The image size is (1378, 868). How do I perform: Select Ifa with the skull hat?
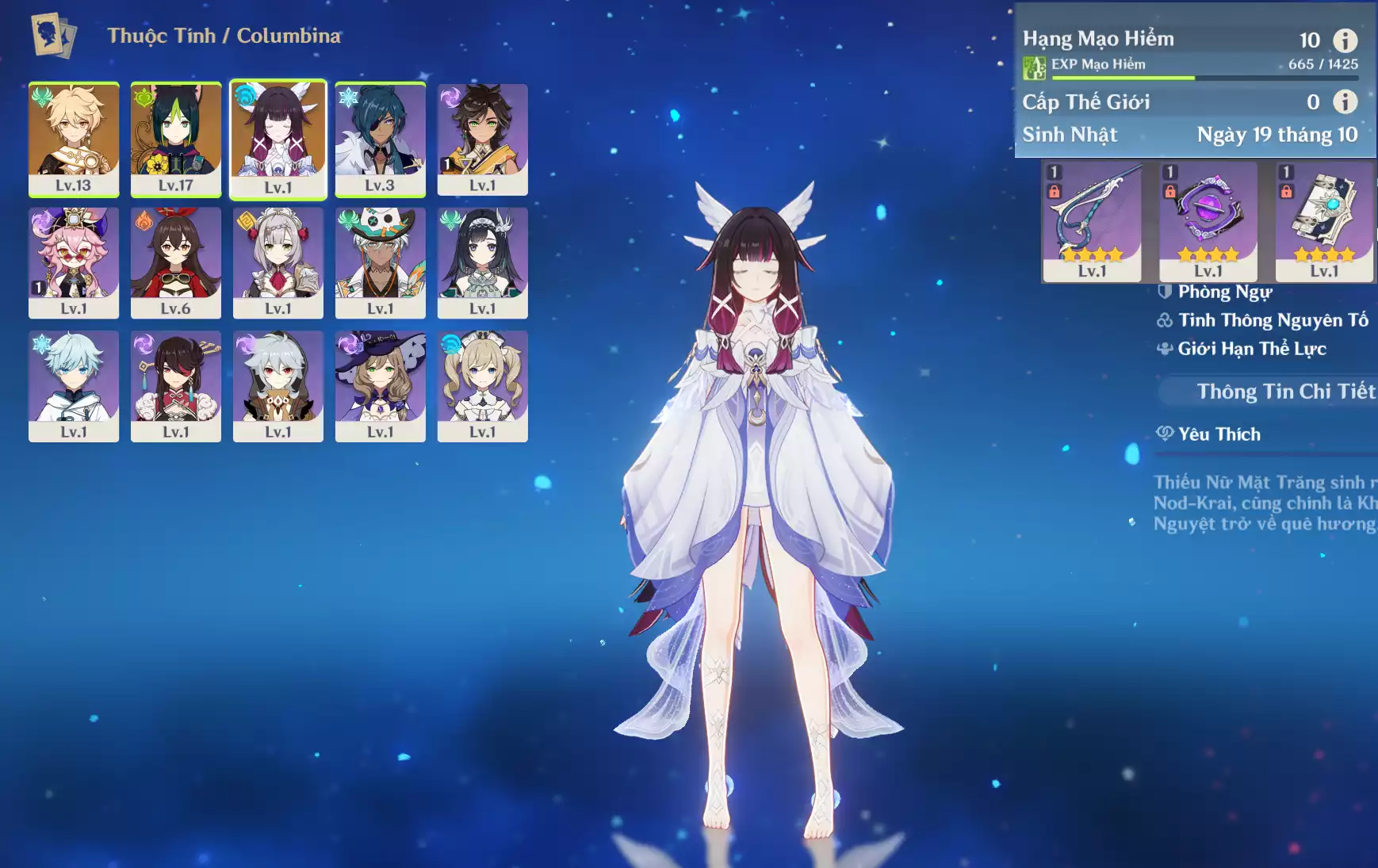point(380,262)
